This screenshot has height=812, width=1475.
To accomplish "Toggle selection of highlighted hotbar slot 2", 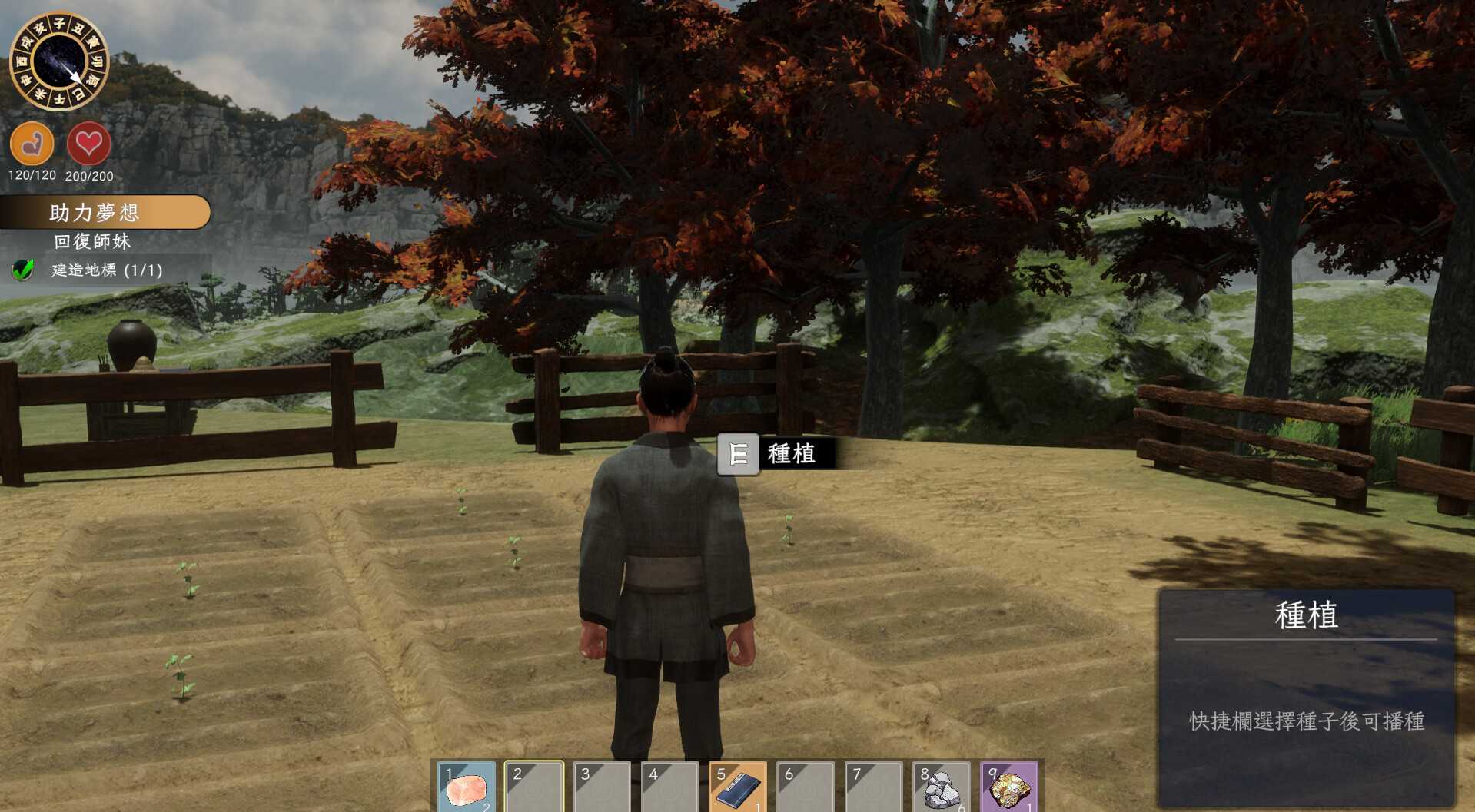I will (x=534, y=788).
